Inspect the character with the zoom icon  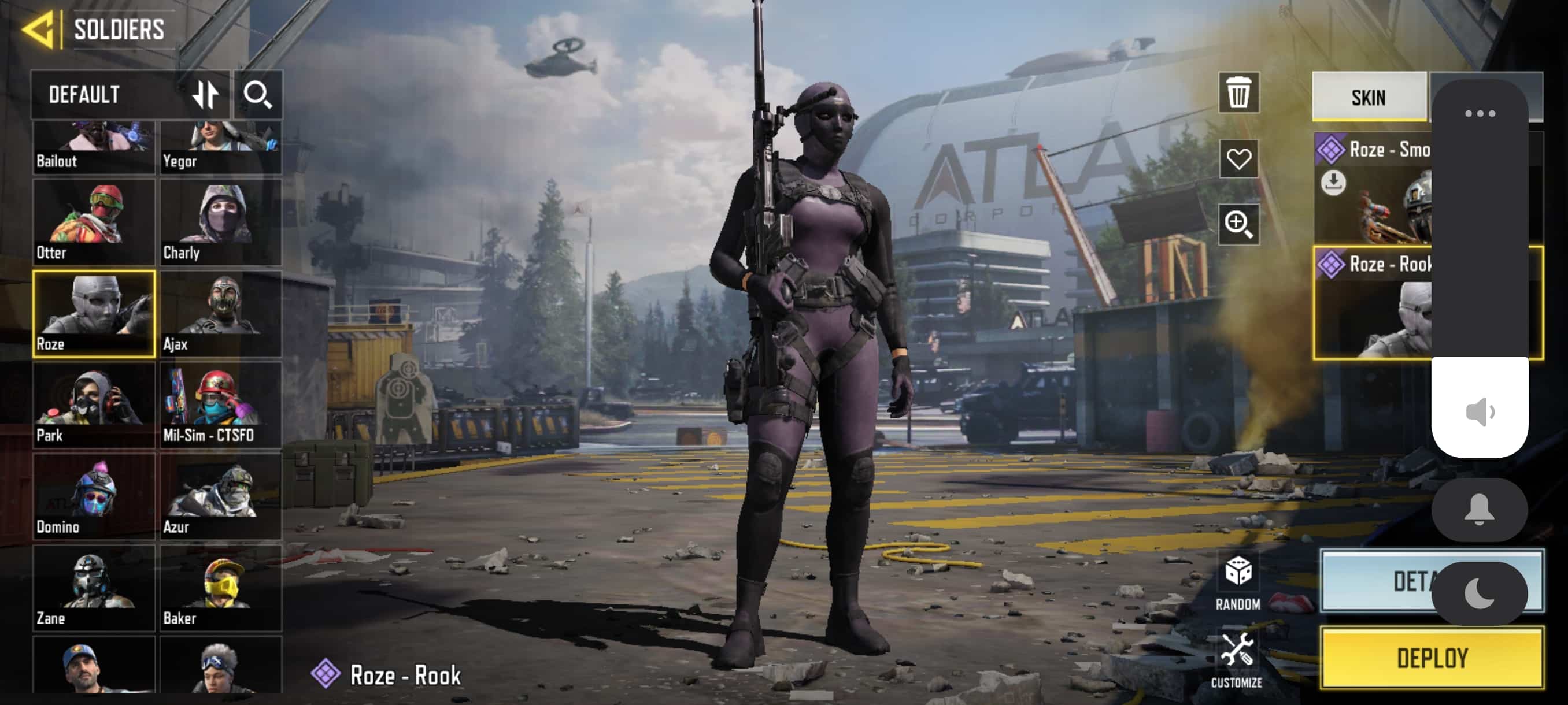(1238, 224)
